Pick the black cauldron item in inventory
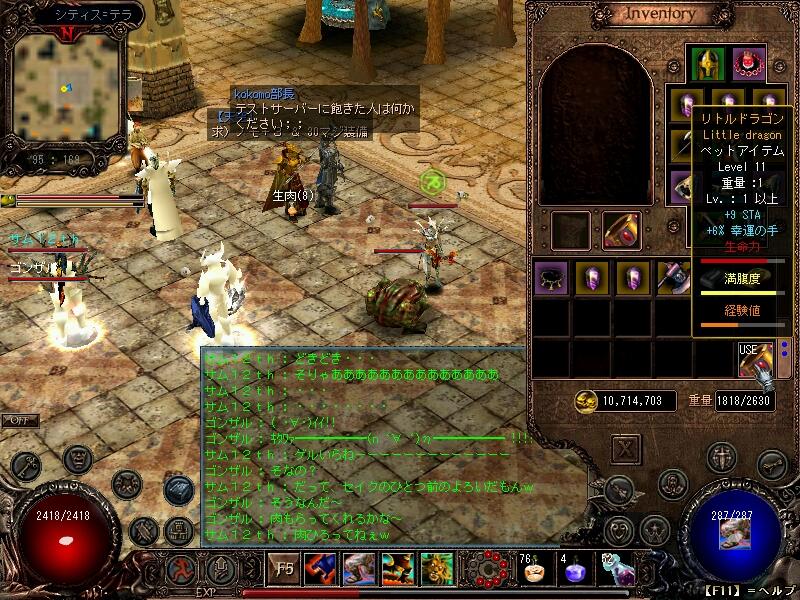Screen dimensions: 800x600 pos(551,277)
